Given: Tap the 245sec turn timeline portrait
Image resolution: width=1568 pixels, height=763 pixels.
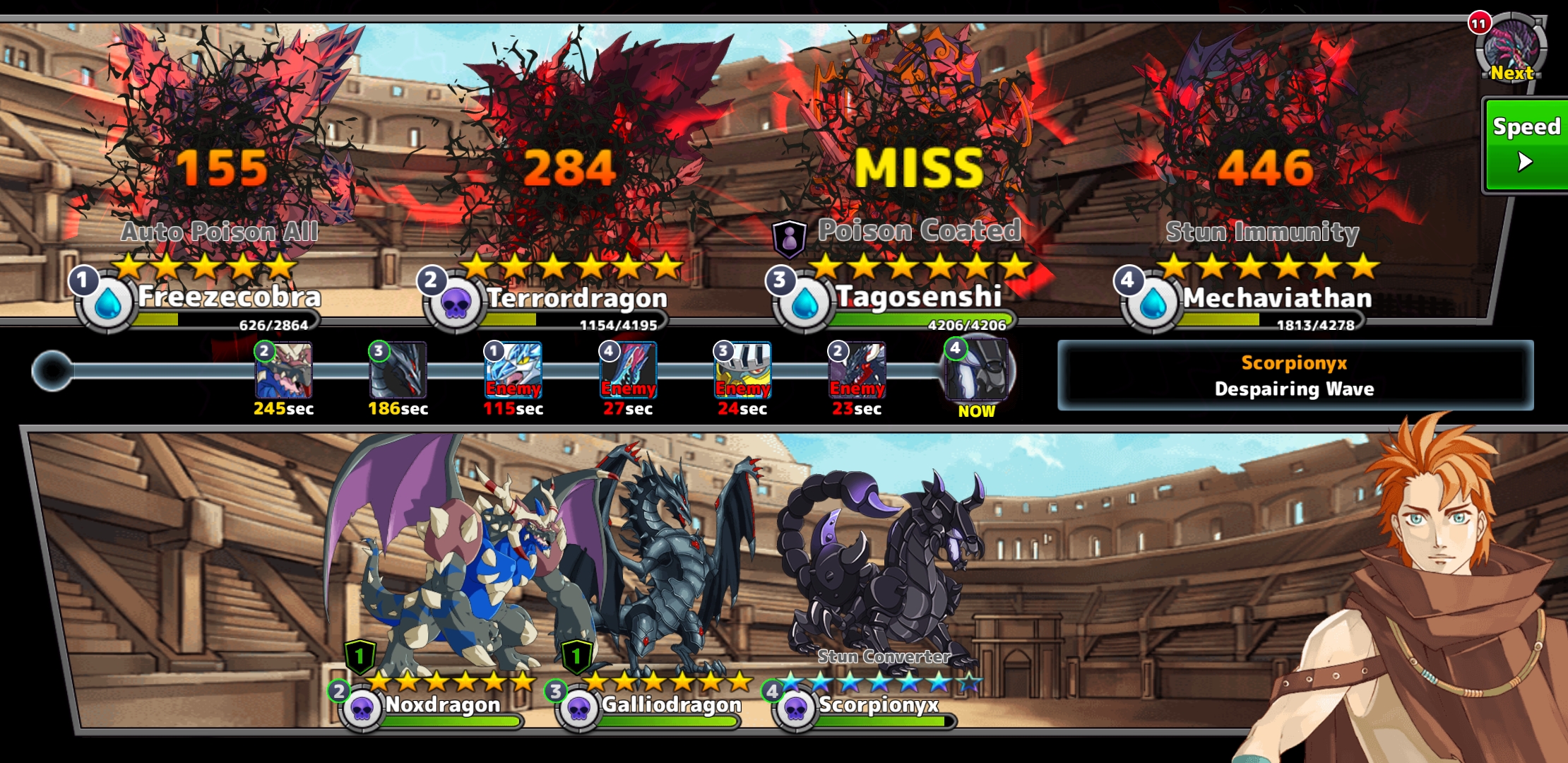Looking at the screenshot, I should [283, 371].
